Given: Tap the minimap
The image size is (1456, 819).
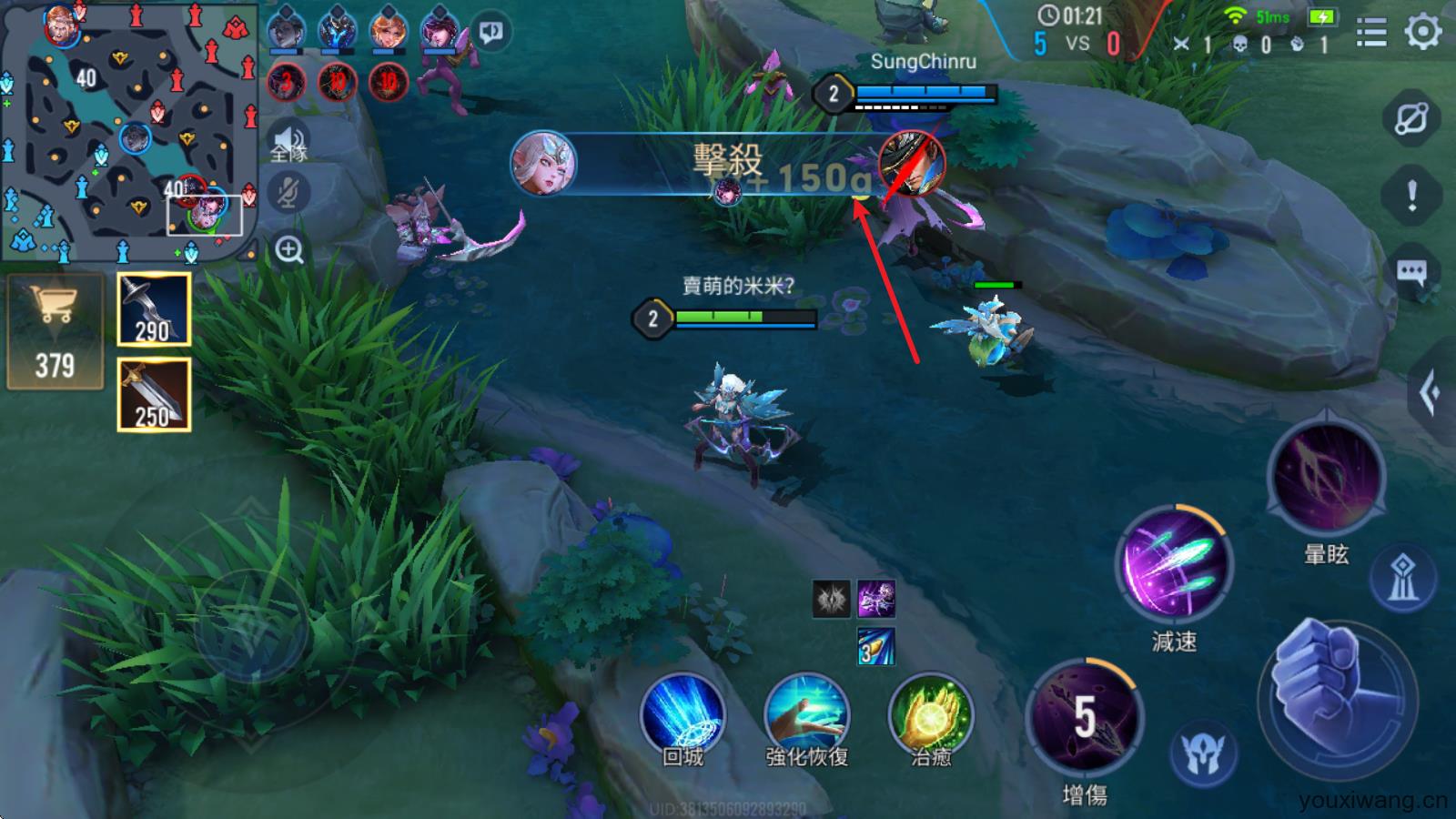Looking at the screenshot, I should tap(127, 132).
